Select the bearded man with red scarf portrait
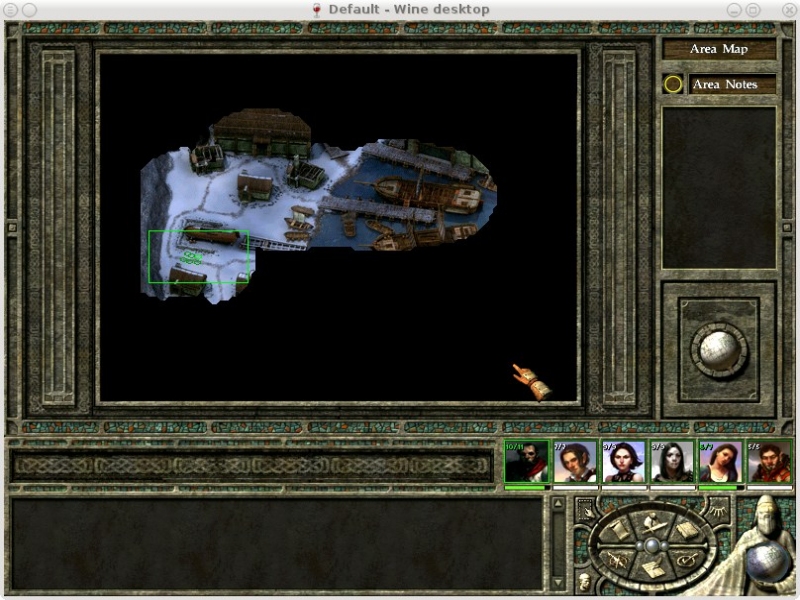The height and width of the screenshot is (600, 800). click(526, 464)
